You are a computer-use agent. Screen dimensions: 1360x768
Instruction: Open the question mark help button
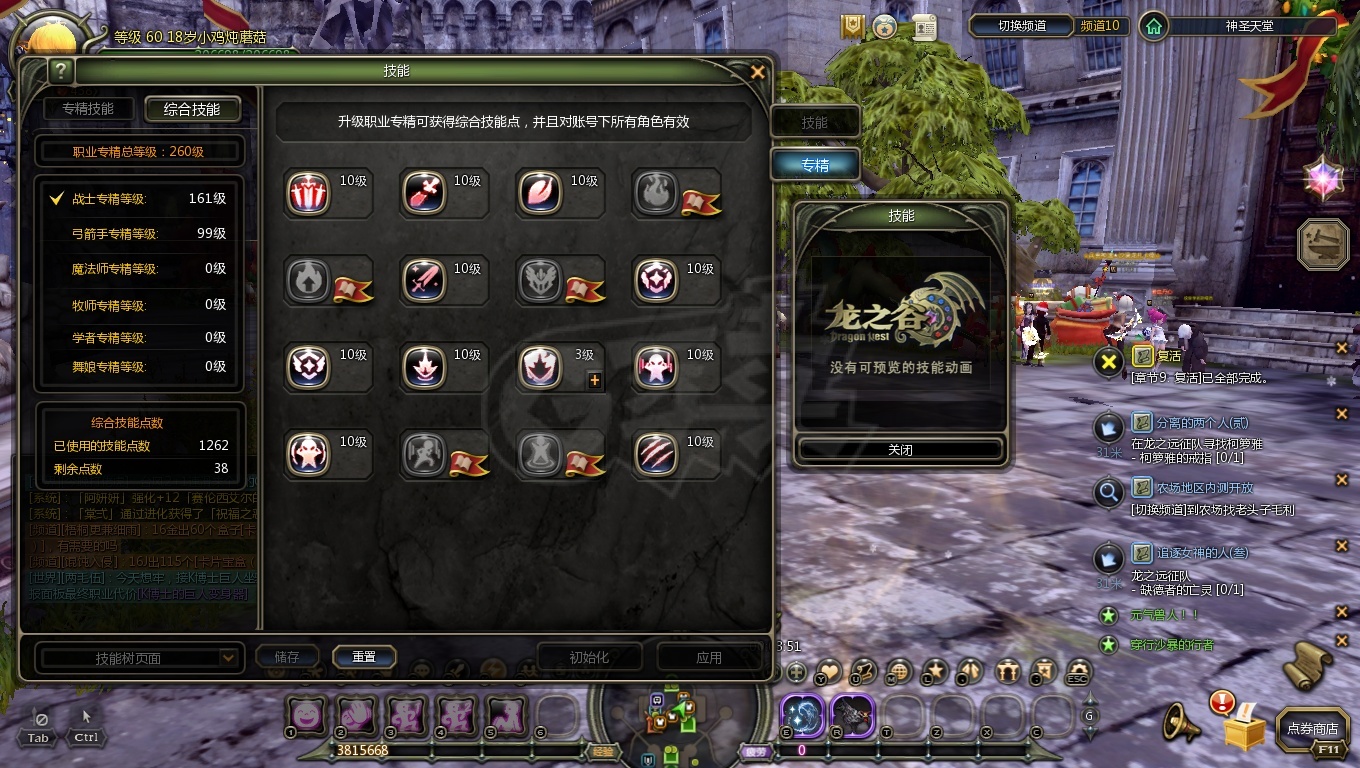click(x=61, y=70)
